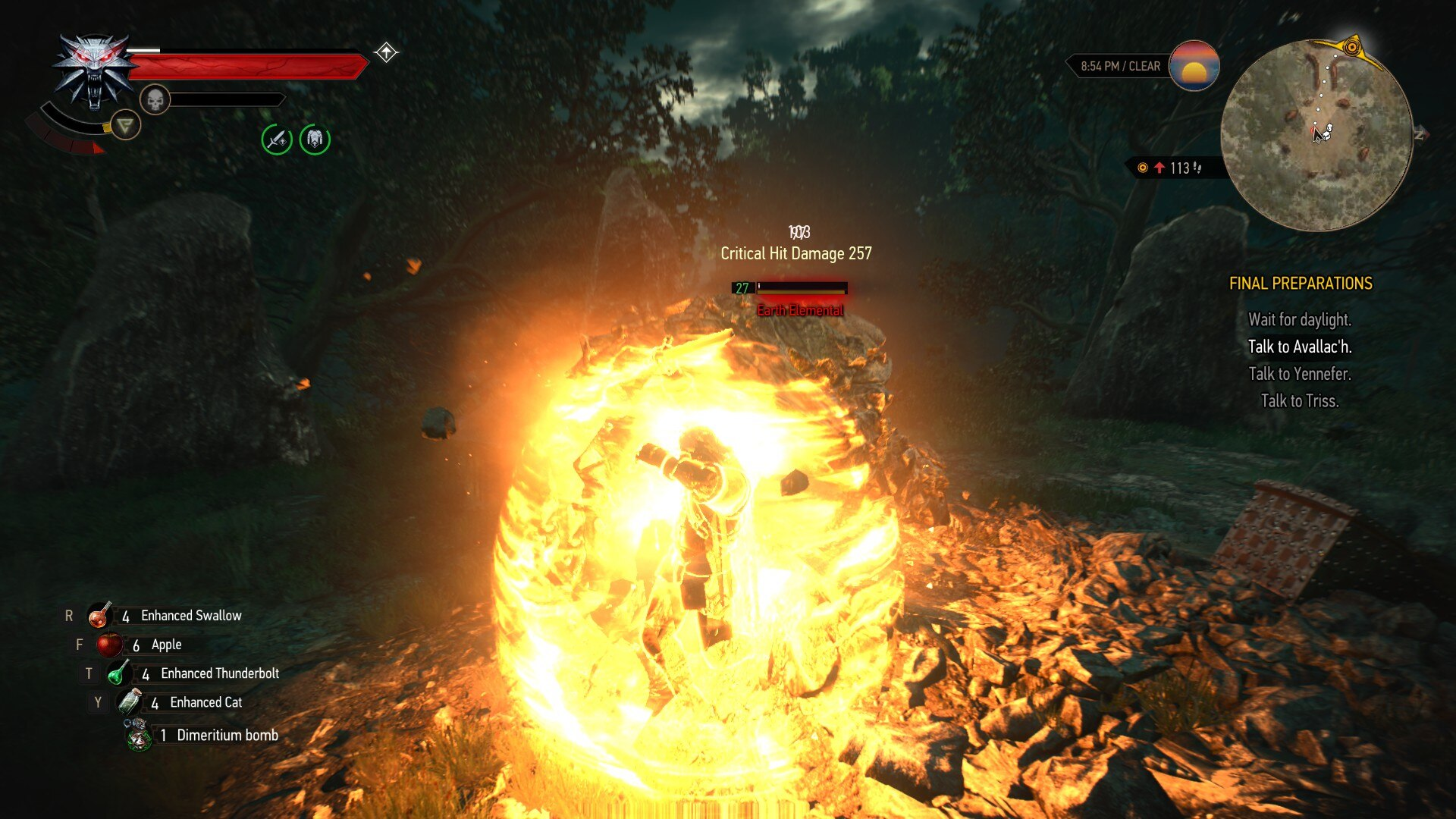Select the Wait for daylight objective

coord(1300,320)
